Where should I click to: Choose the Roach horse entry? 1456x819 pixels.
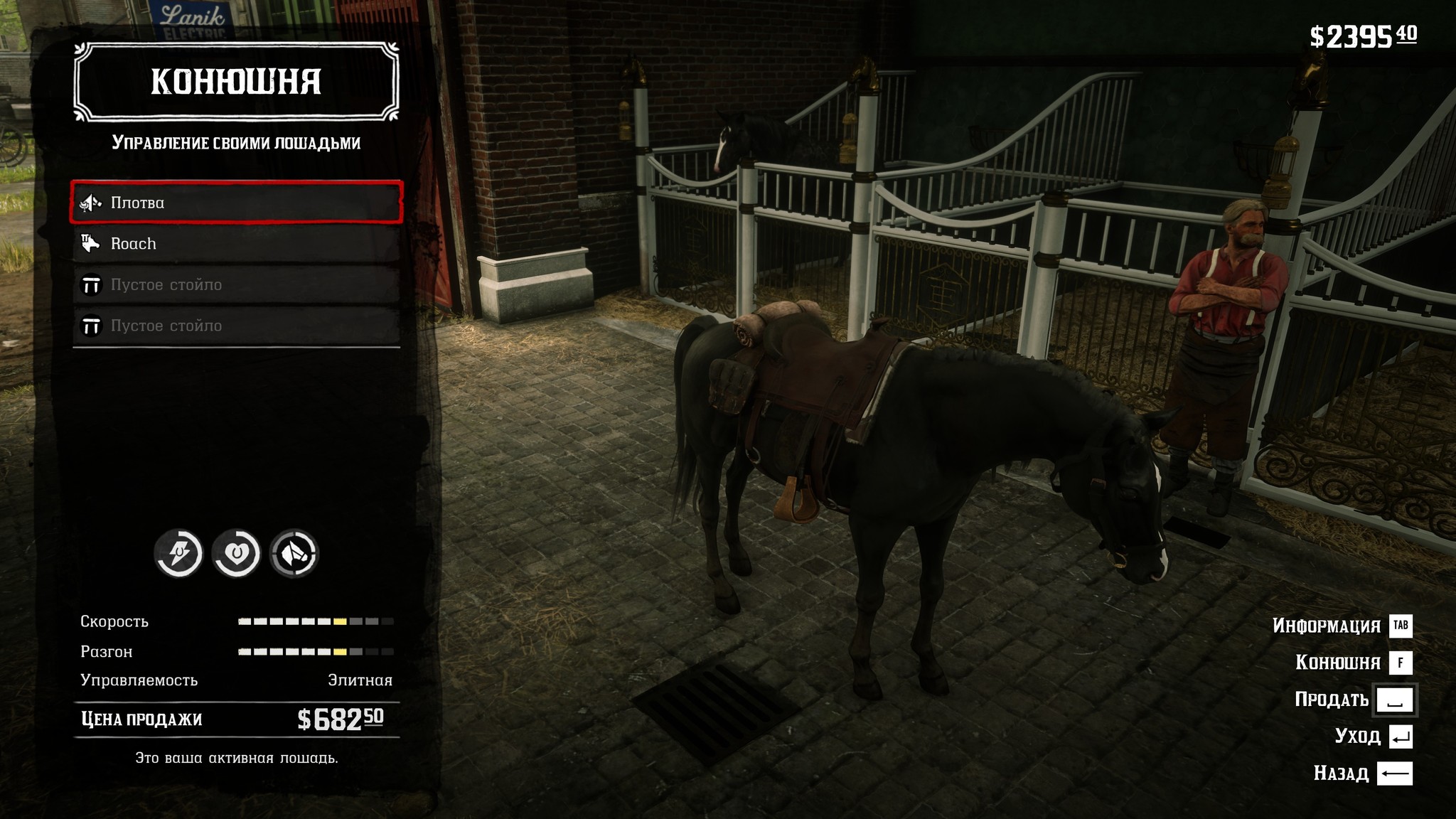tap(236, 244)
